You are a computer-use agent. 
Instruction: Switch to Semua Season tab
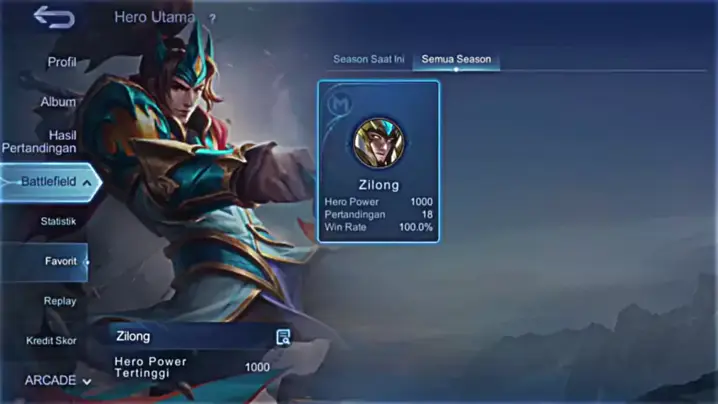(456, 59)
